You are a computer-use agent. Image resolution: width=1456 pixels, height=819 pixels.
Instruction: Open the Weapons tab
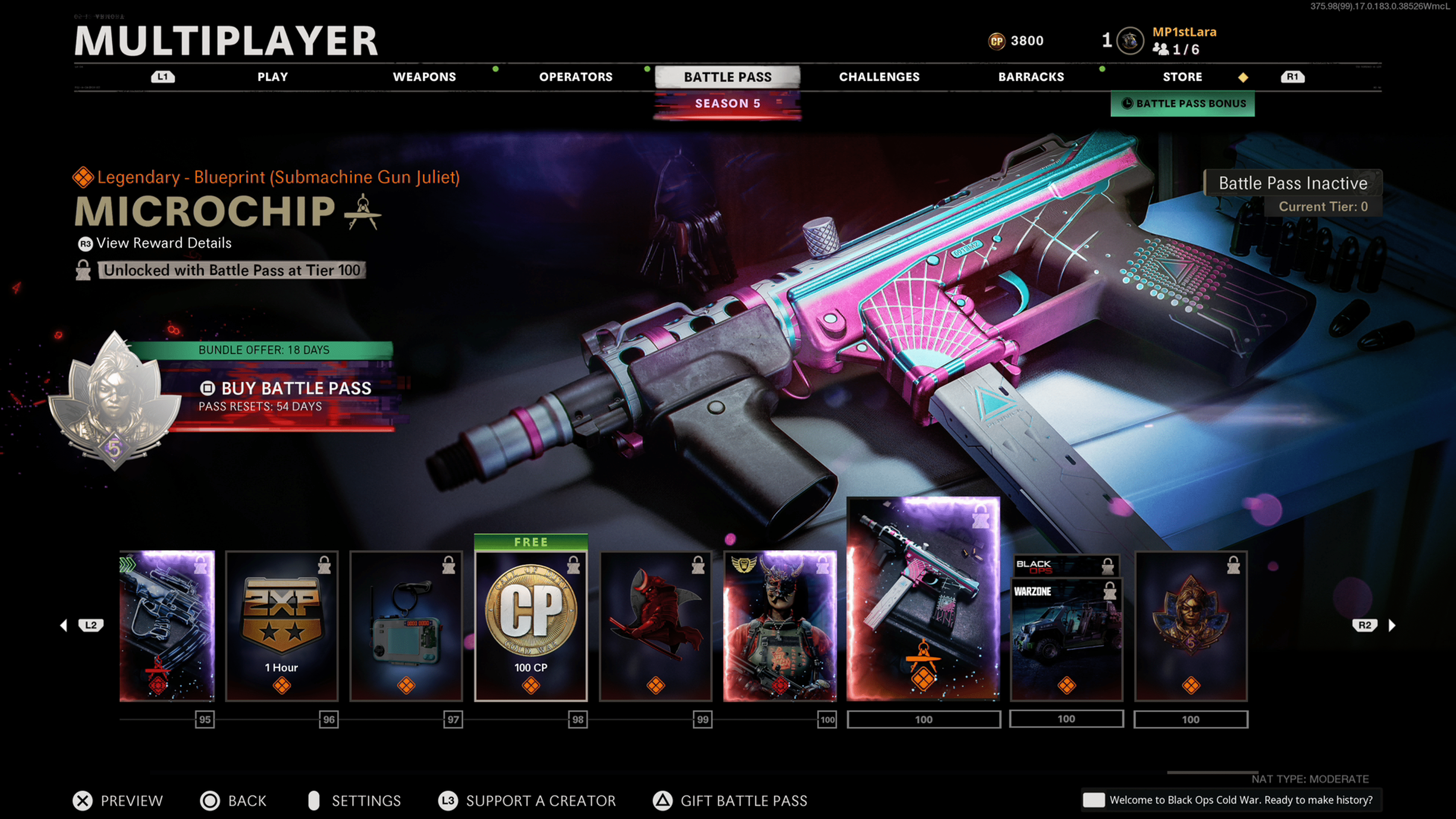tap(424, 77)
